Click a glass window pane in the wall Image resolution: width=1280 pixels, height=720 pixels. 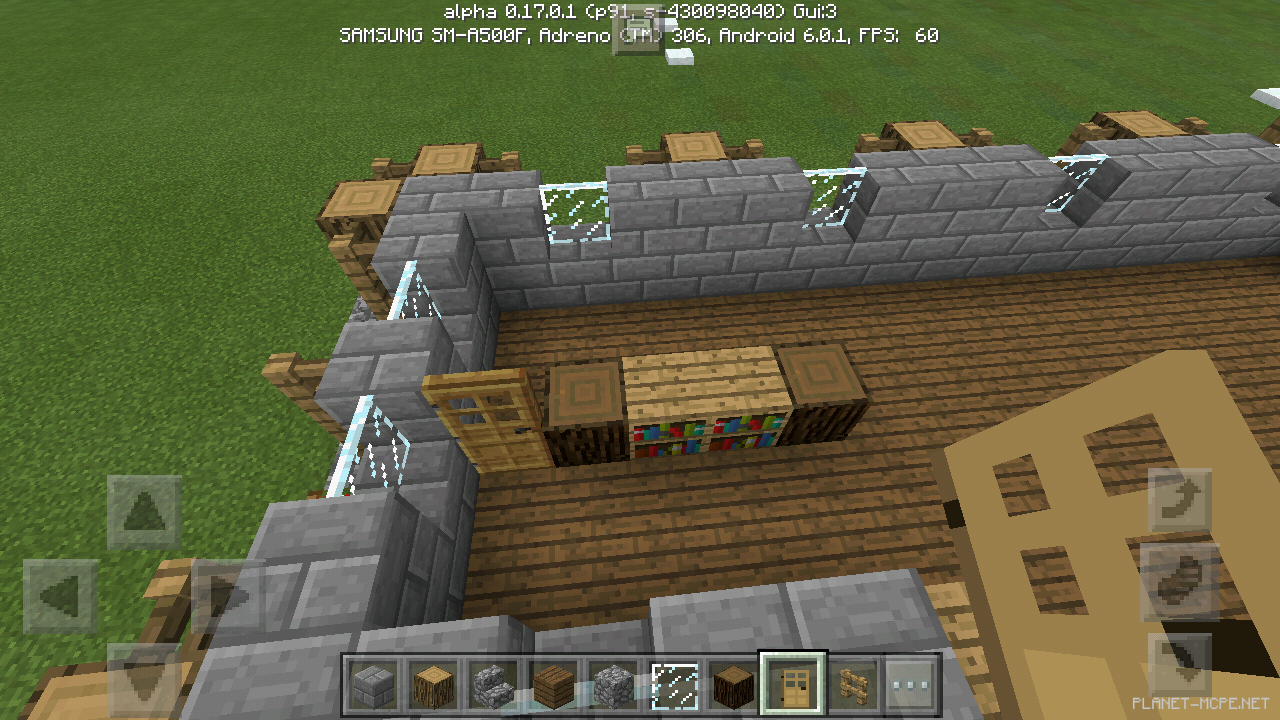pyautogui.click(x=575, y=205)
